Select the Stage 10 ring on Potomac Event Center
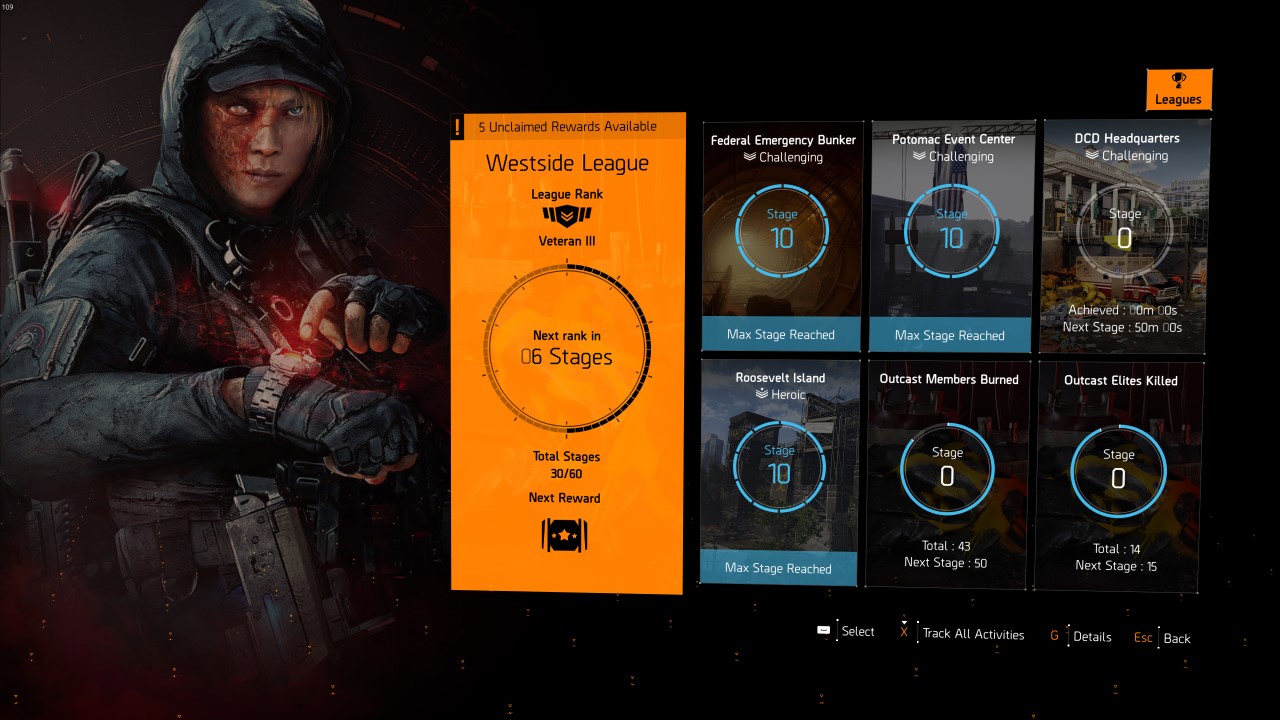 tap(950, 231)
